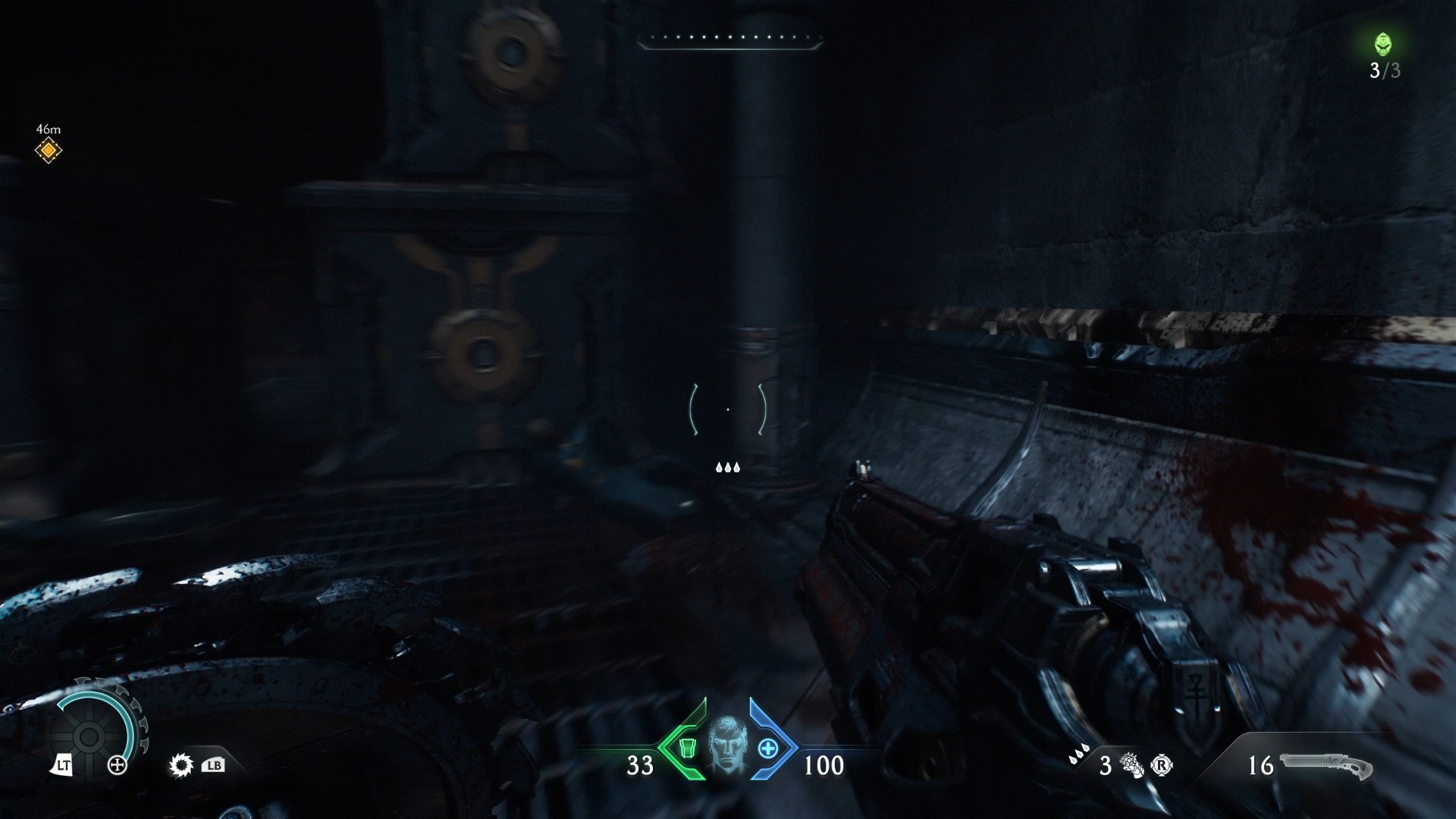Click the chainsword blade ability icon
1456x819 pixels.
pos(180,766)
